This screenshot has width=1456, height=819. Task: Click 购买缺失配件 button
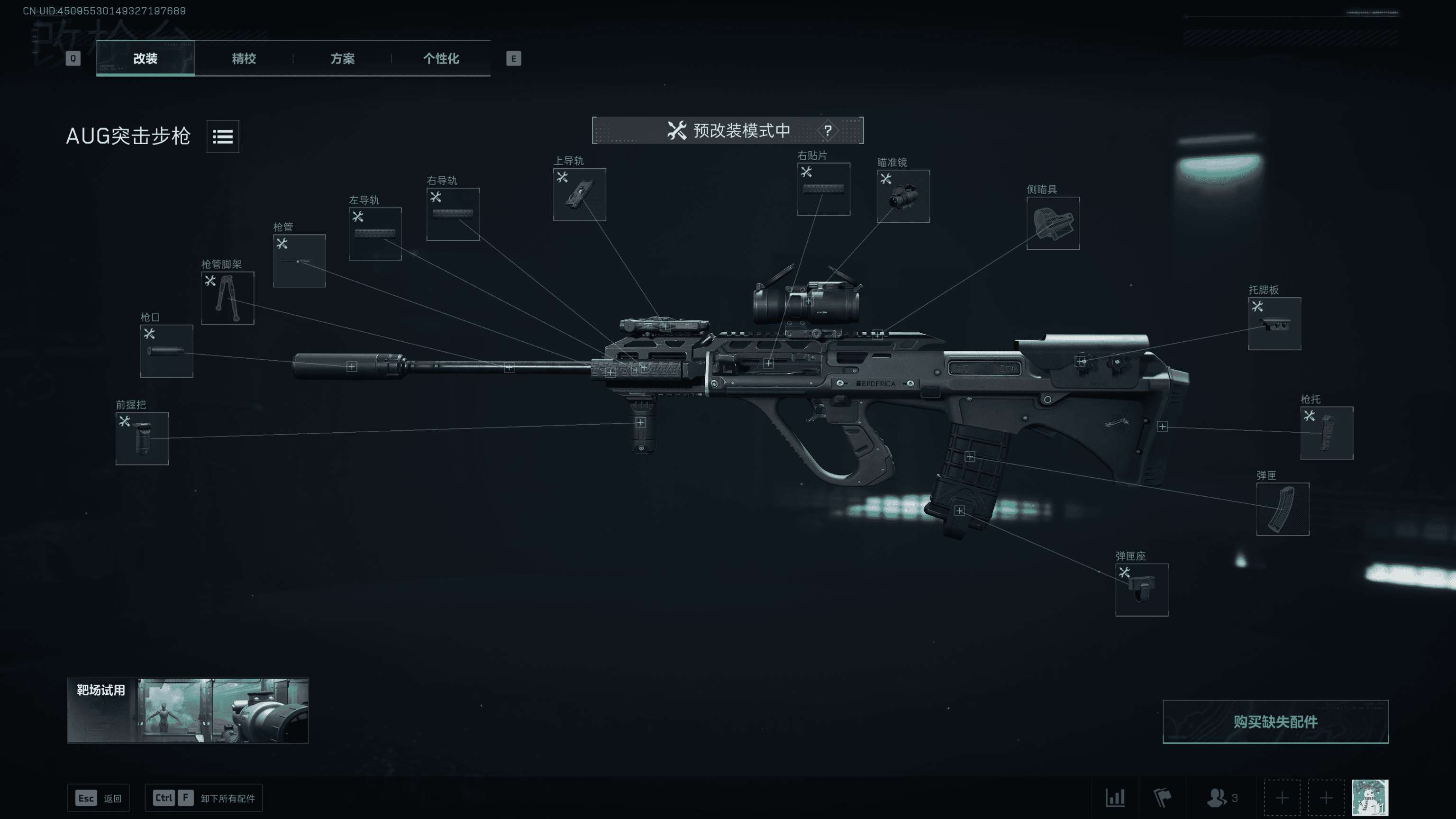tap(1274, 722)
